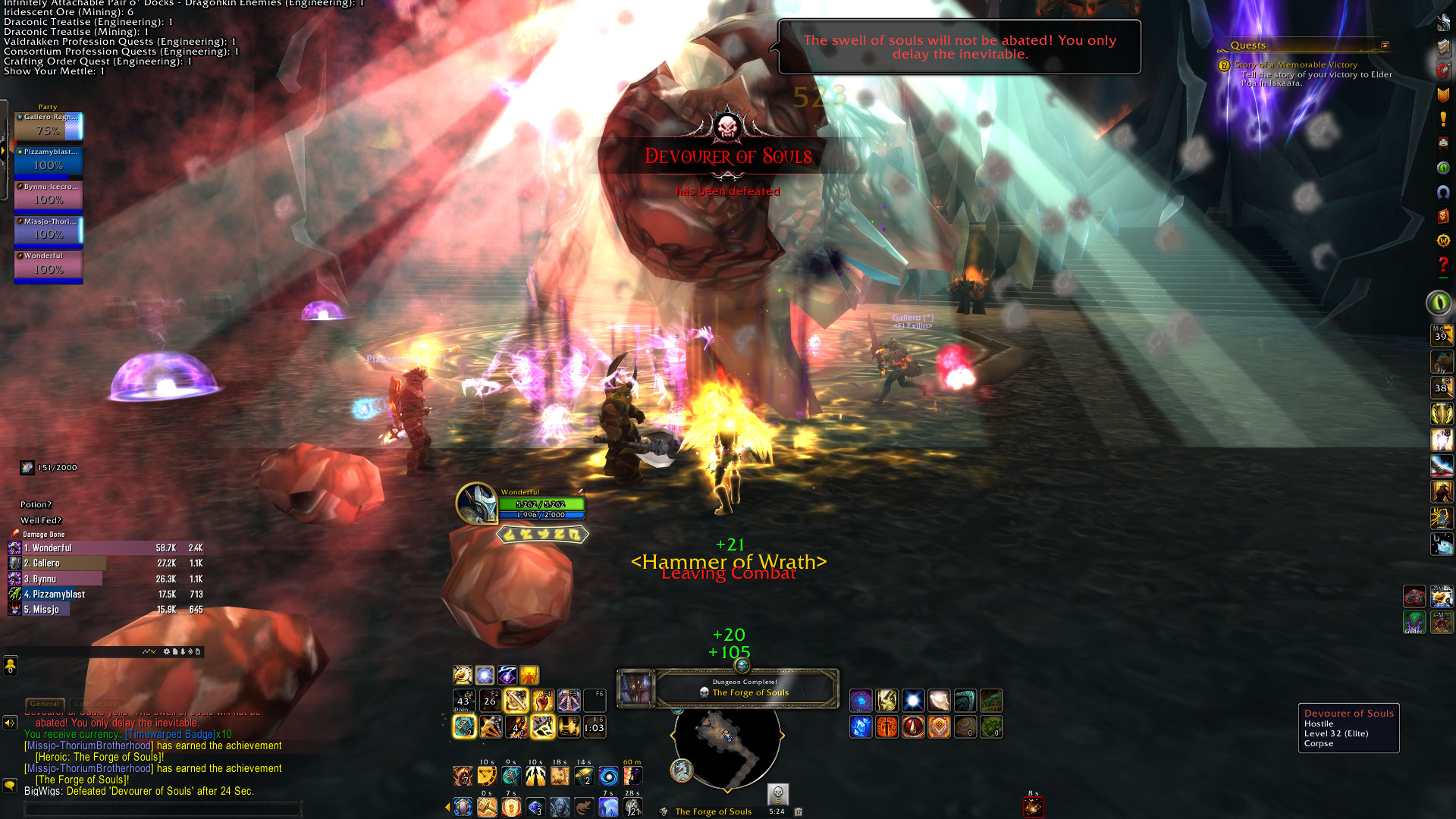Activate the glowing fist ability on F4
Screen dimensions: 1456x819
pyautogui.click(x=542, y=701)
